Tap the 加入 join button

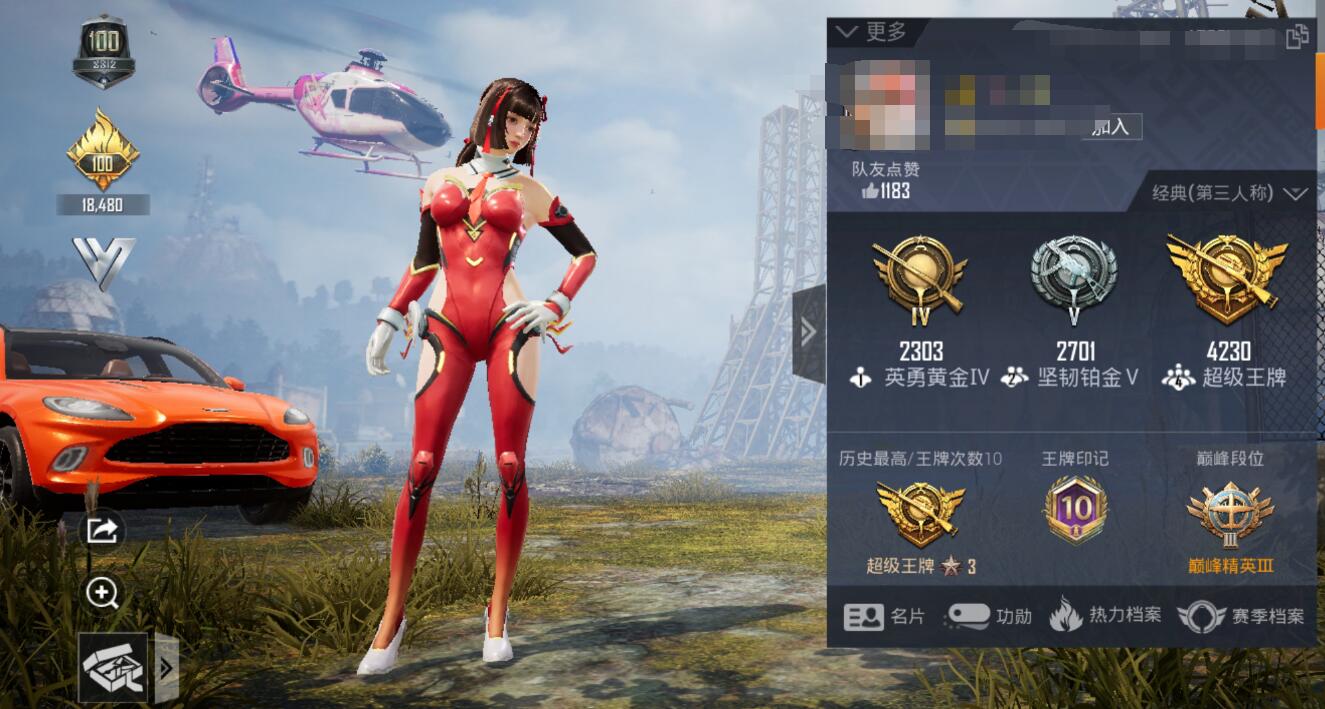1112,126
